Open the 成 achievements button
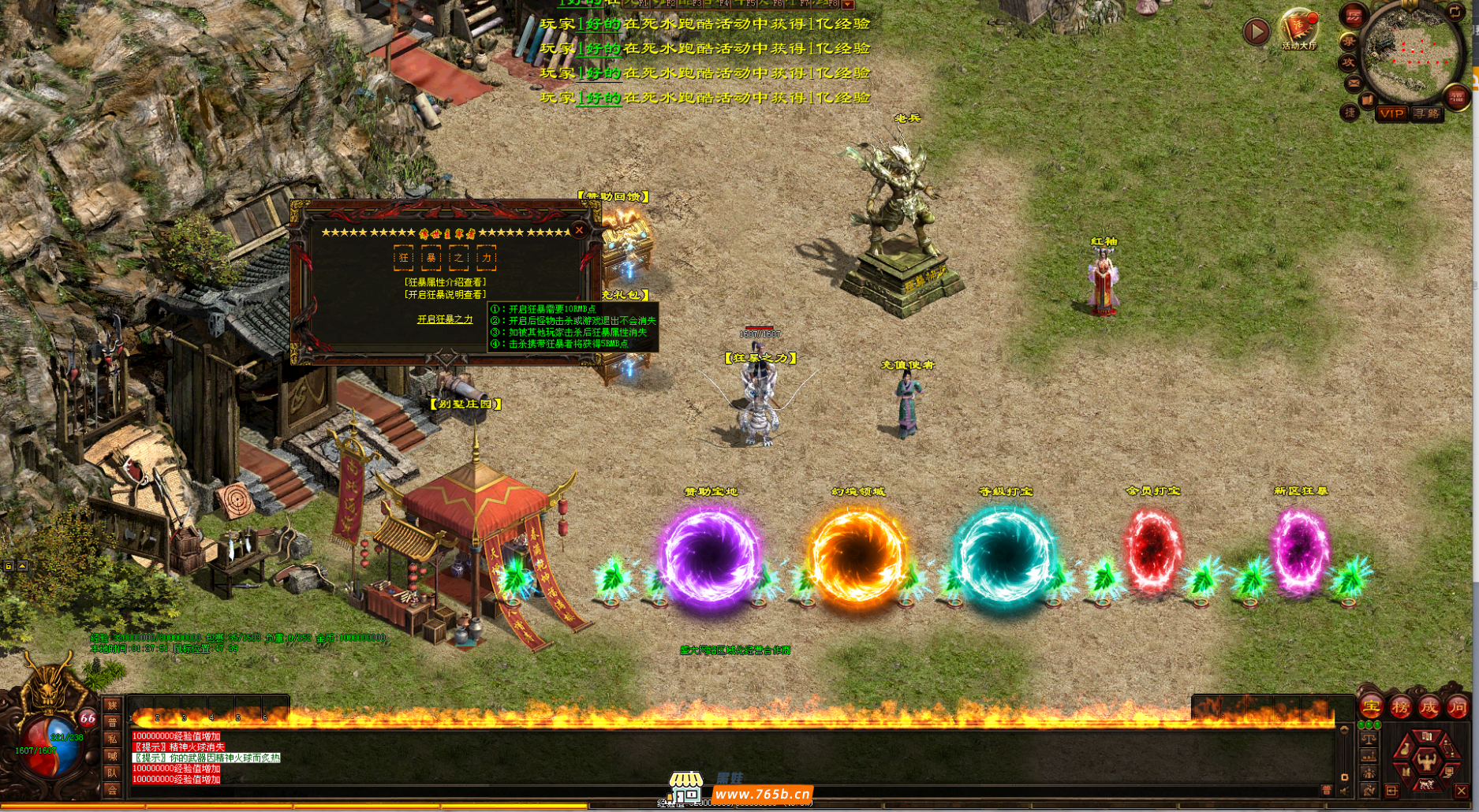 click(x=1429, y=707)
